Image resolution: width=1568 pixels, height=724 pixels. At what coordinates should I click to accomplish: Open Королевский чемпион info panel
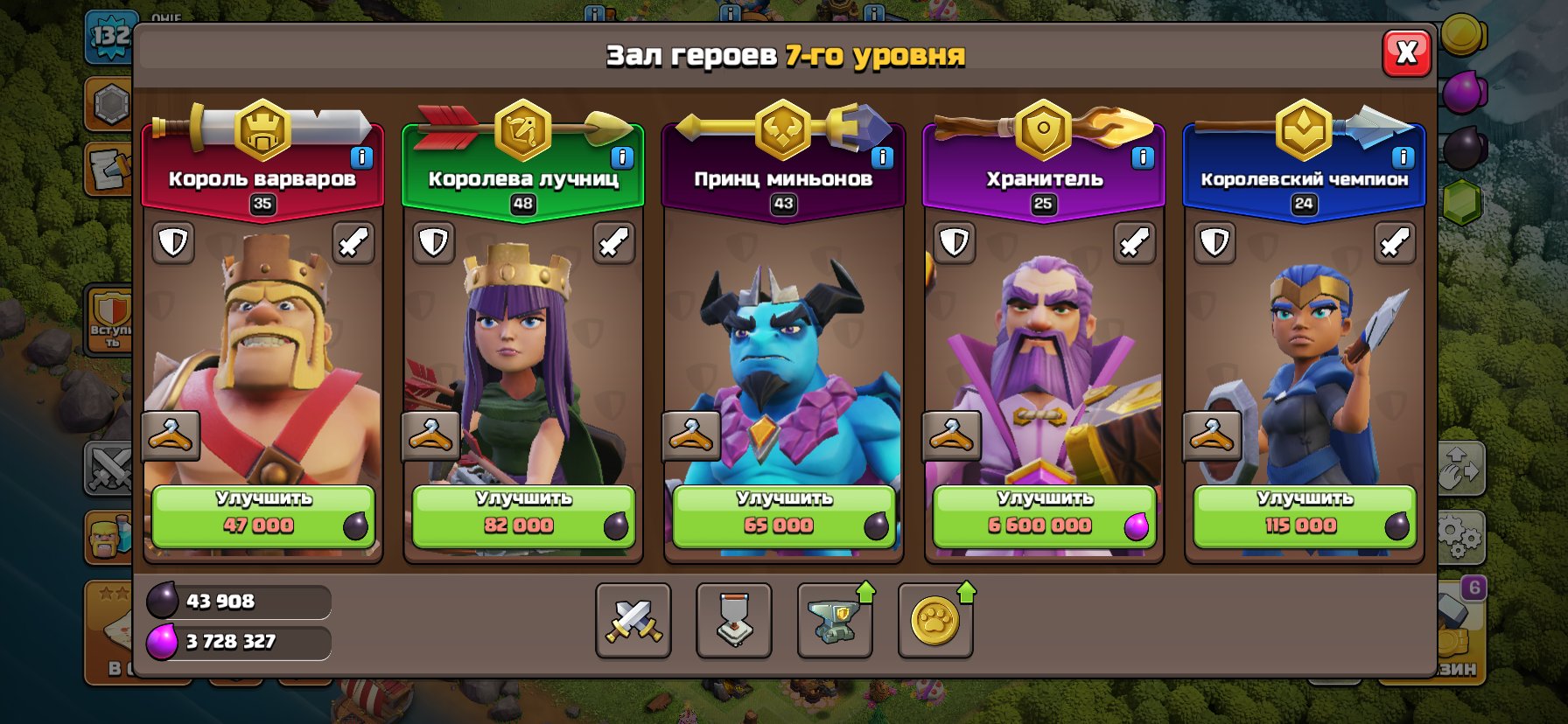pos(1402,157)
